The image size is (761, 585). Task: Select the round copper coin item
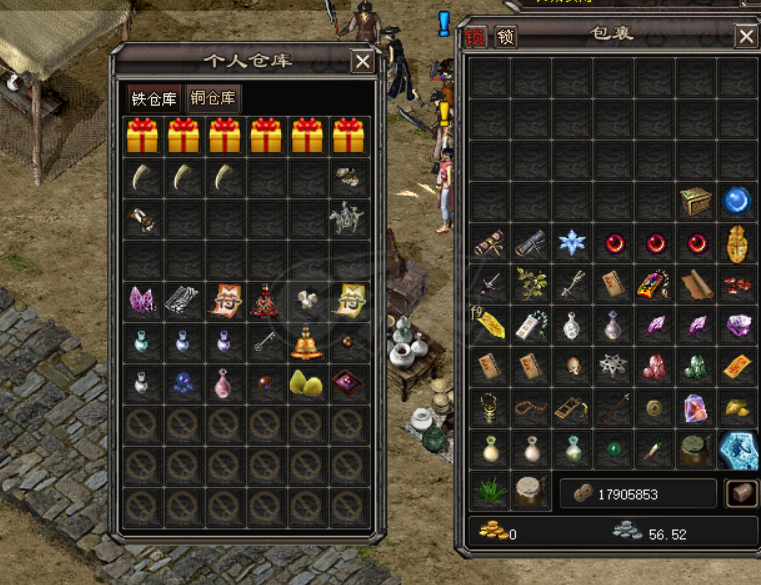pos(655,408)
